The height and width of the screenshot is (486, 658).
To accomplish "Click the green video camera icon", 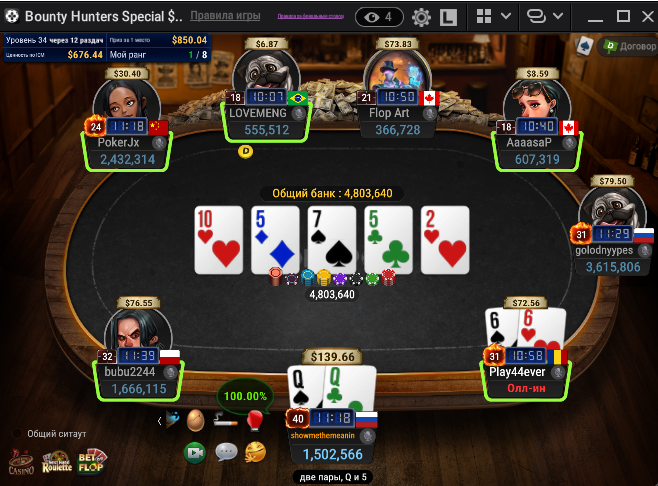I will tap(195, 452).
